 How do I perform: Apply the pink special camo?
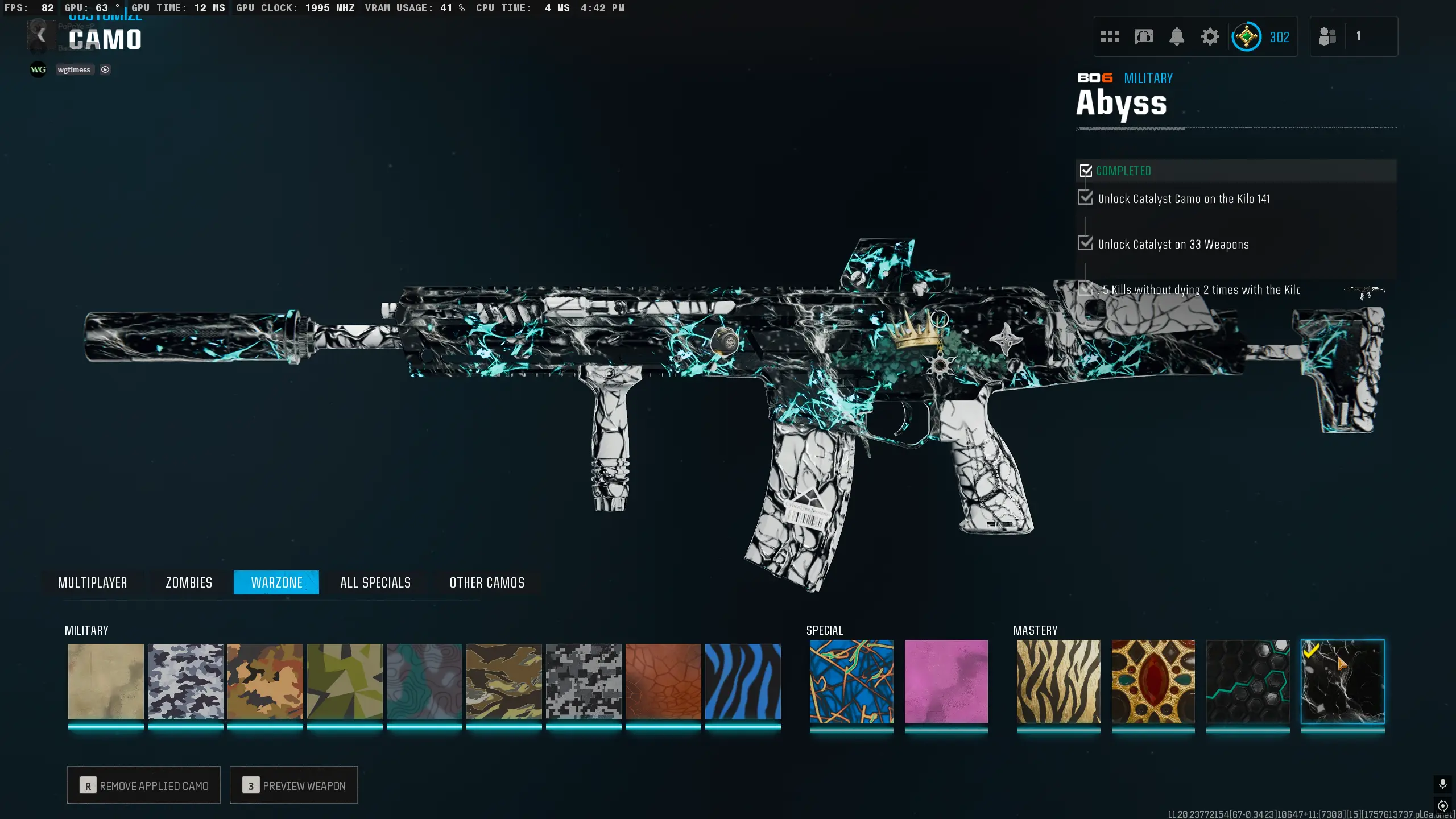tap(946, 681)
